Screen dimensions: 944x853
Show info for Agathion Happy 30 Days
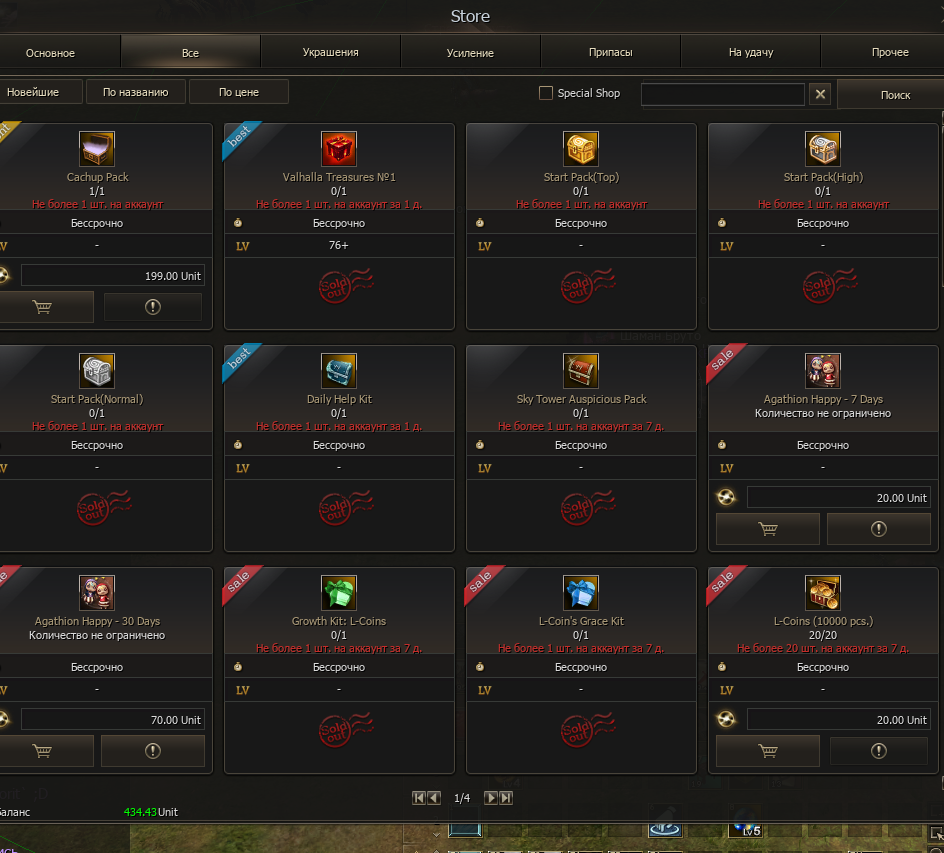pyautogui.click(x=153, y=751)
